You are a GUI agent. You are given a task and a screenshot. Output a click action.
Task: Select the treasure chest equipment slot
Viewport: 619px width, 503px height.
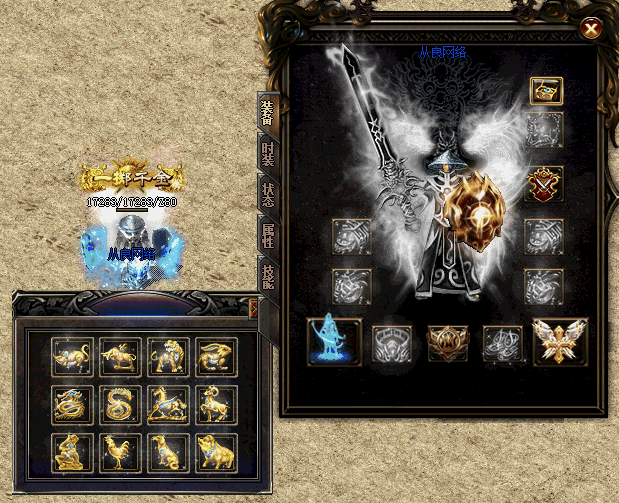coord(546,91)
